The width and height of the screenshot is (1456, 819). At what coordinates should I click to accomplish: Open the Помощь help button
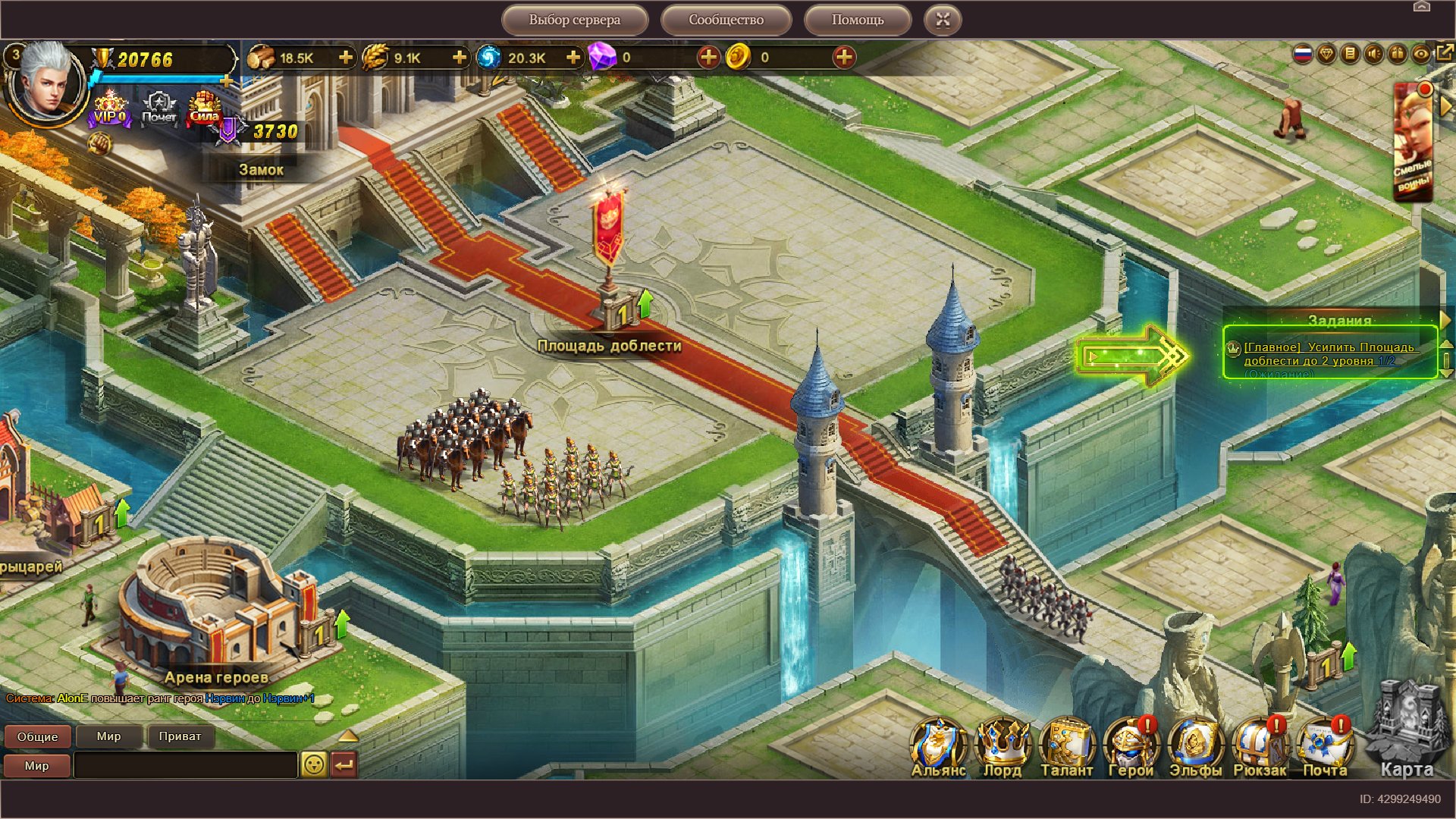tap(857, 20)
